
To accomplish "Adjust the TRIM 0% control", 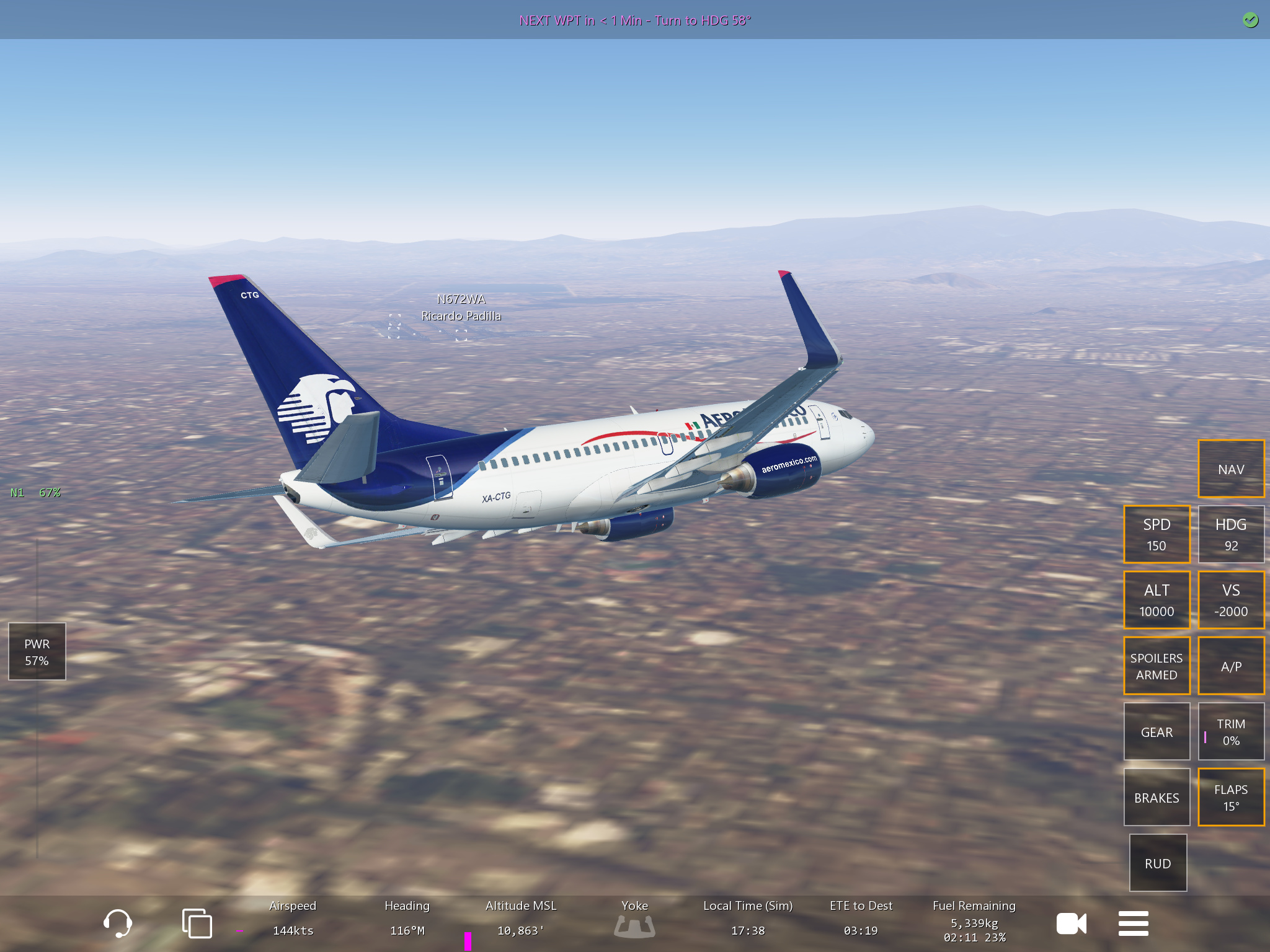I will click(x=1230, y=731).
